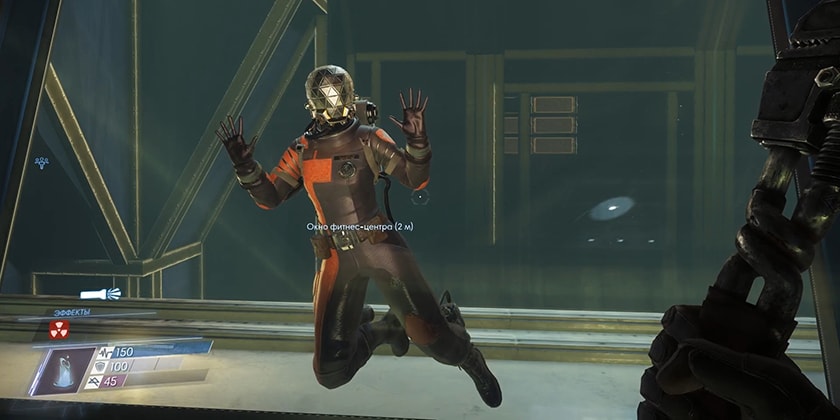Click the red radiation effect icon
The width and height of the screenshot is (840, 420).
coord(56,328)
